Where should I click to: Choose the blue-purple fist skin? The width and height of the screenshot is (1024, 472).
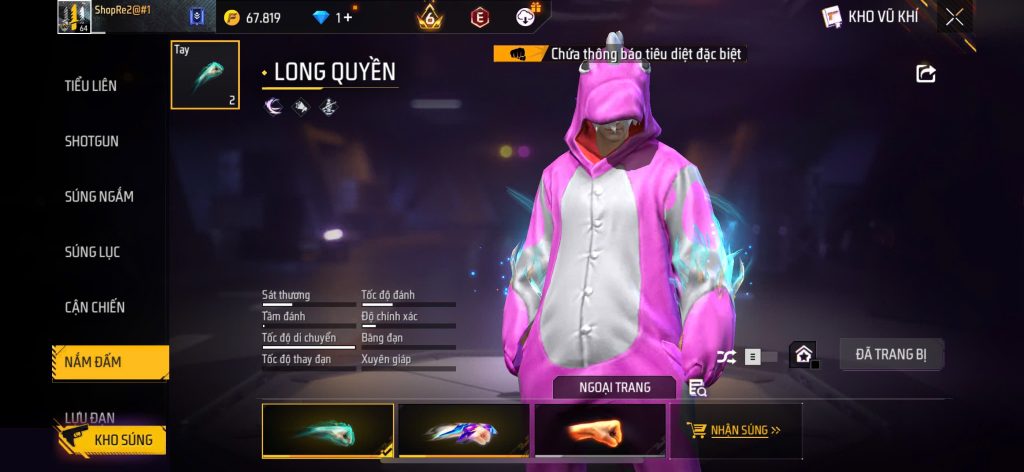pyautogui.click(x=463, y=431)
